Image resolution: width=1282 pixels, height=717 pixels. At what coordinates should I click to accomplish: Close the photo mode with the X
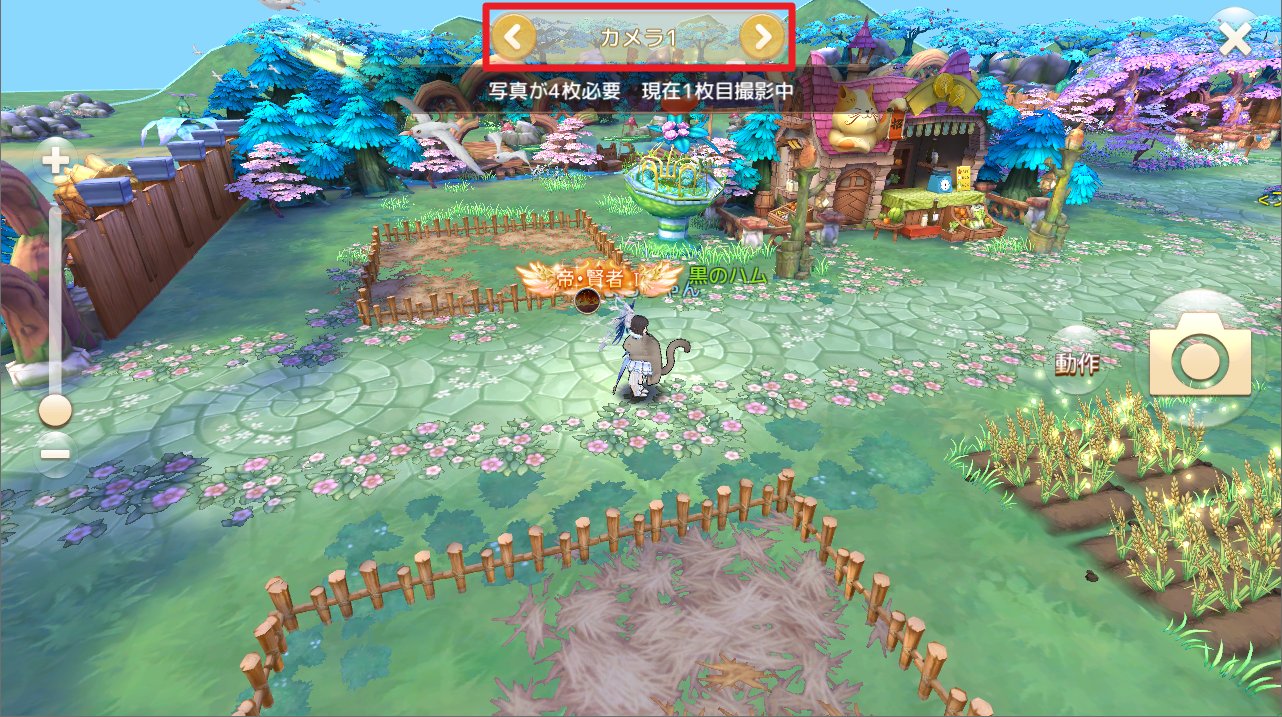point(1236,38)
